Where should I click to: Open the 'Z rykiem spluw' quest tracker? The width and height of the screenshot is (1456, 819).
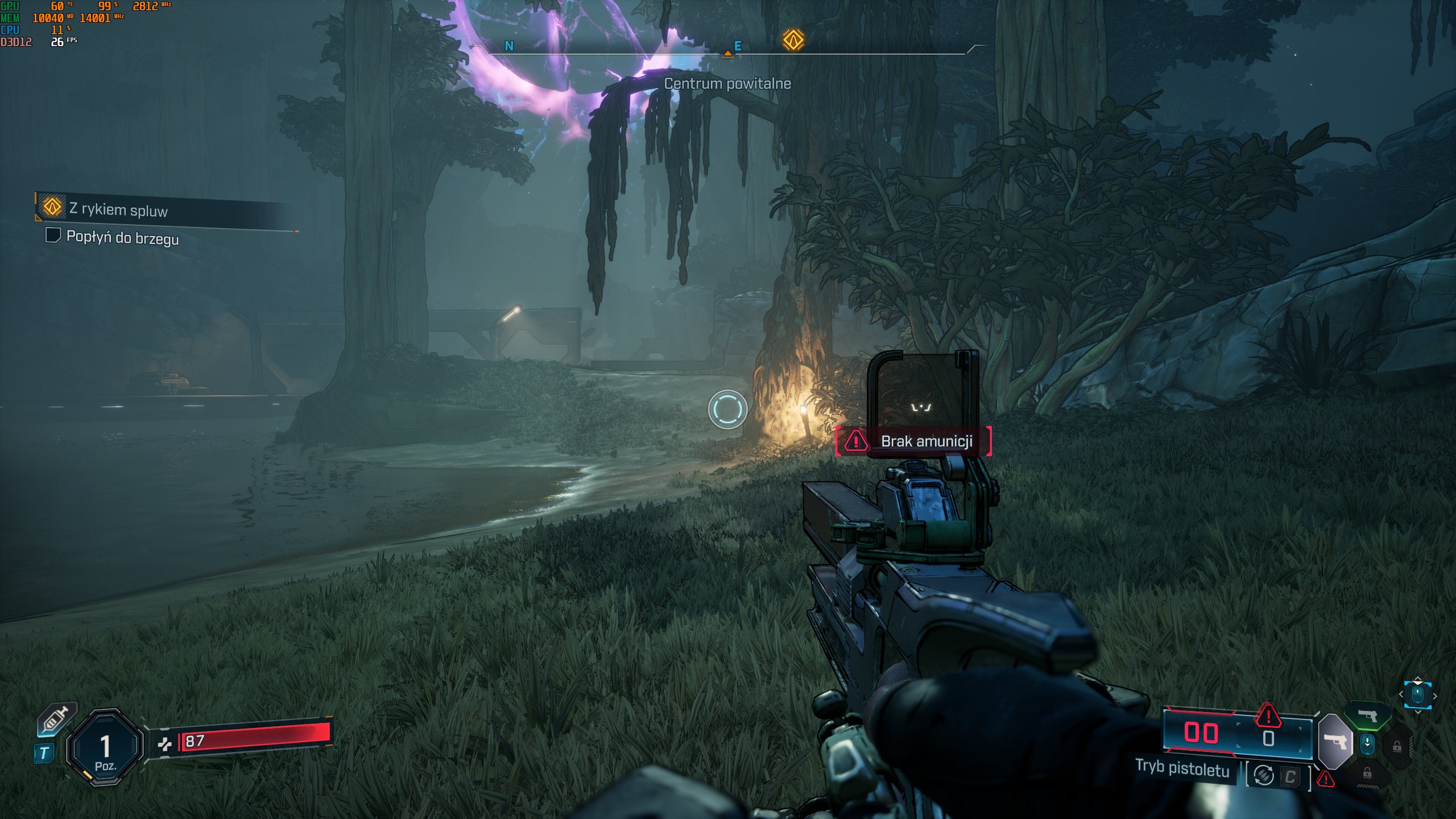(x=118, y=209)
